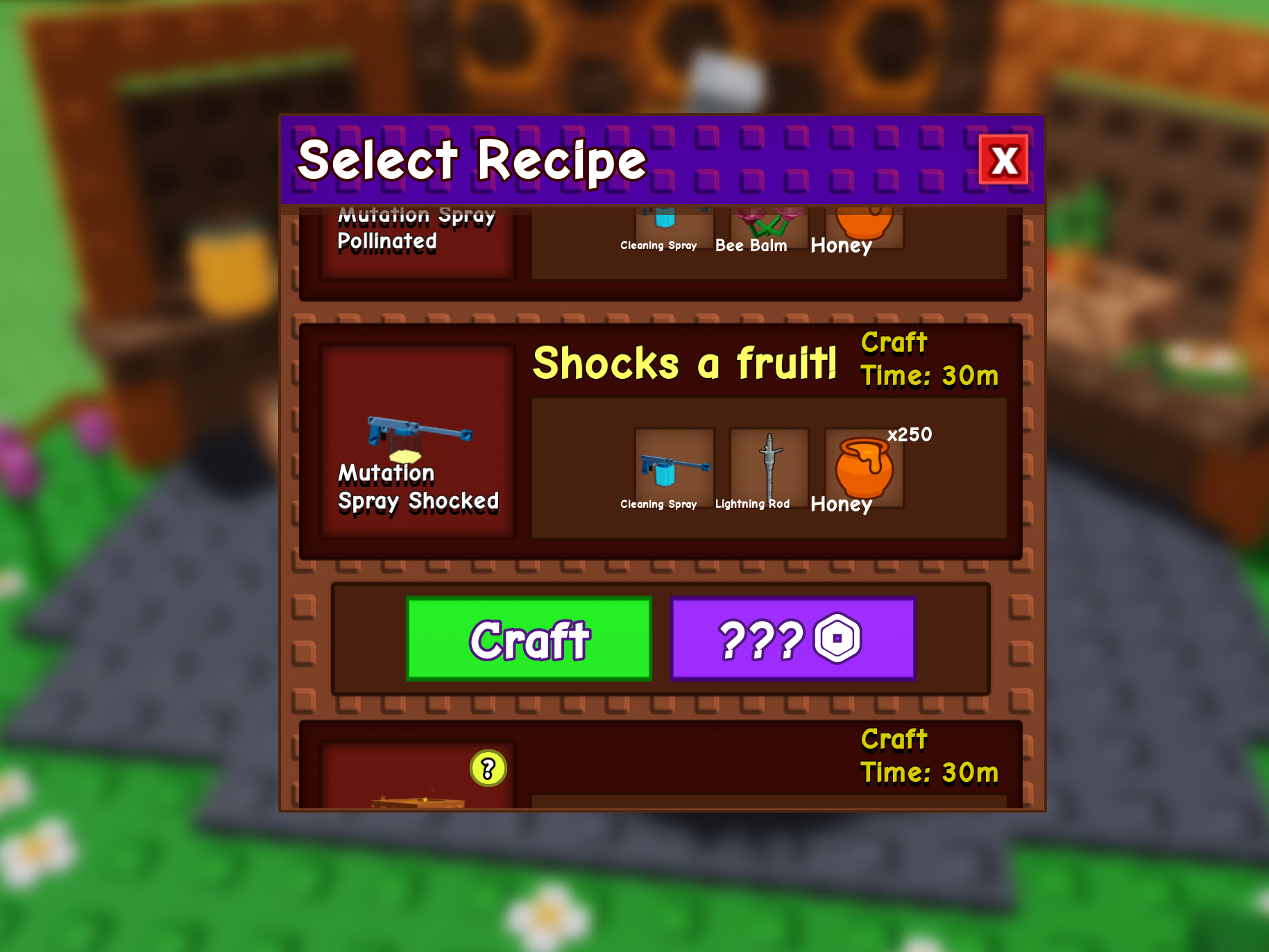Screen dimensions: 1269x952
Task: Buy with the purple ??? Robux button
Action: 793,639
